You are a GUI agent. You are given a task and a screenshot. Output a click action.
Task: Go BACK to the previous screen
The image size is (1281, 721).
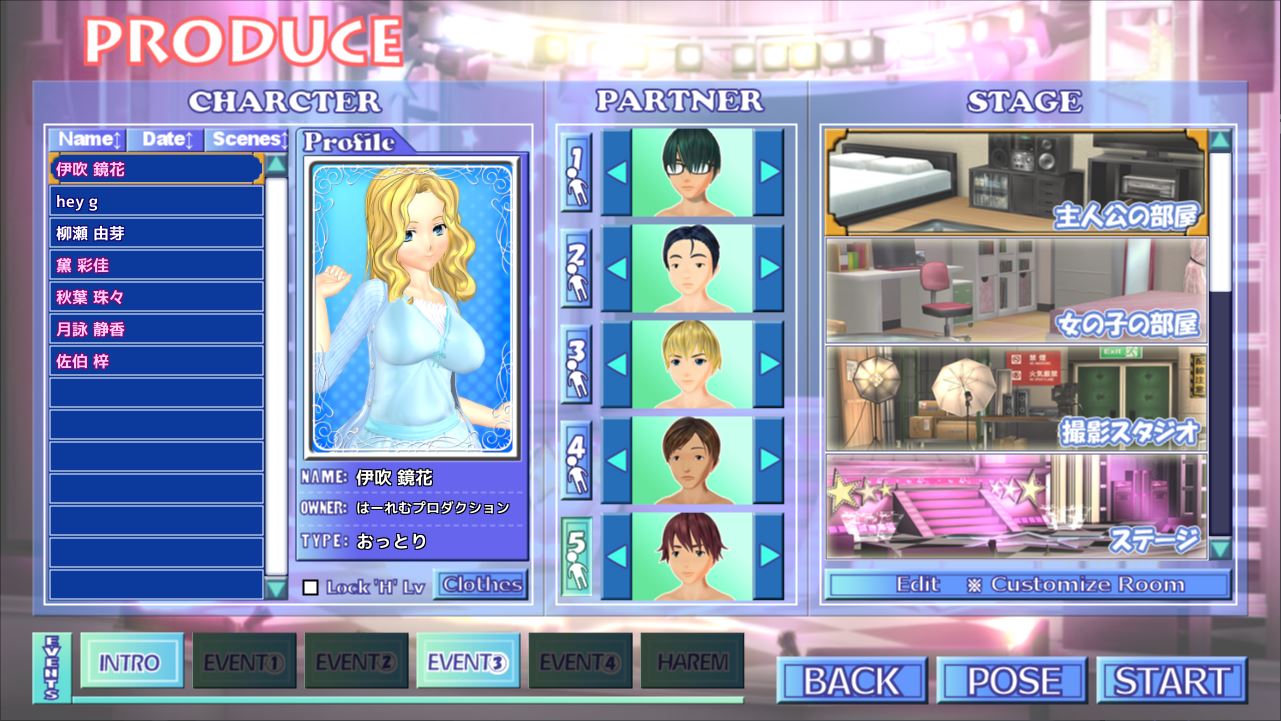tap(852, 681)
